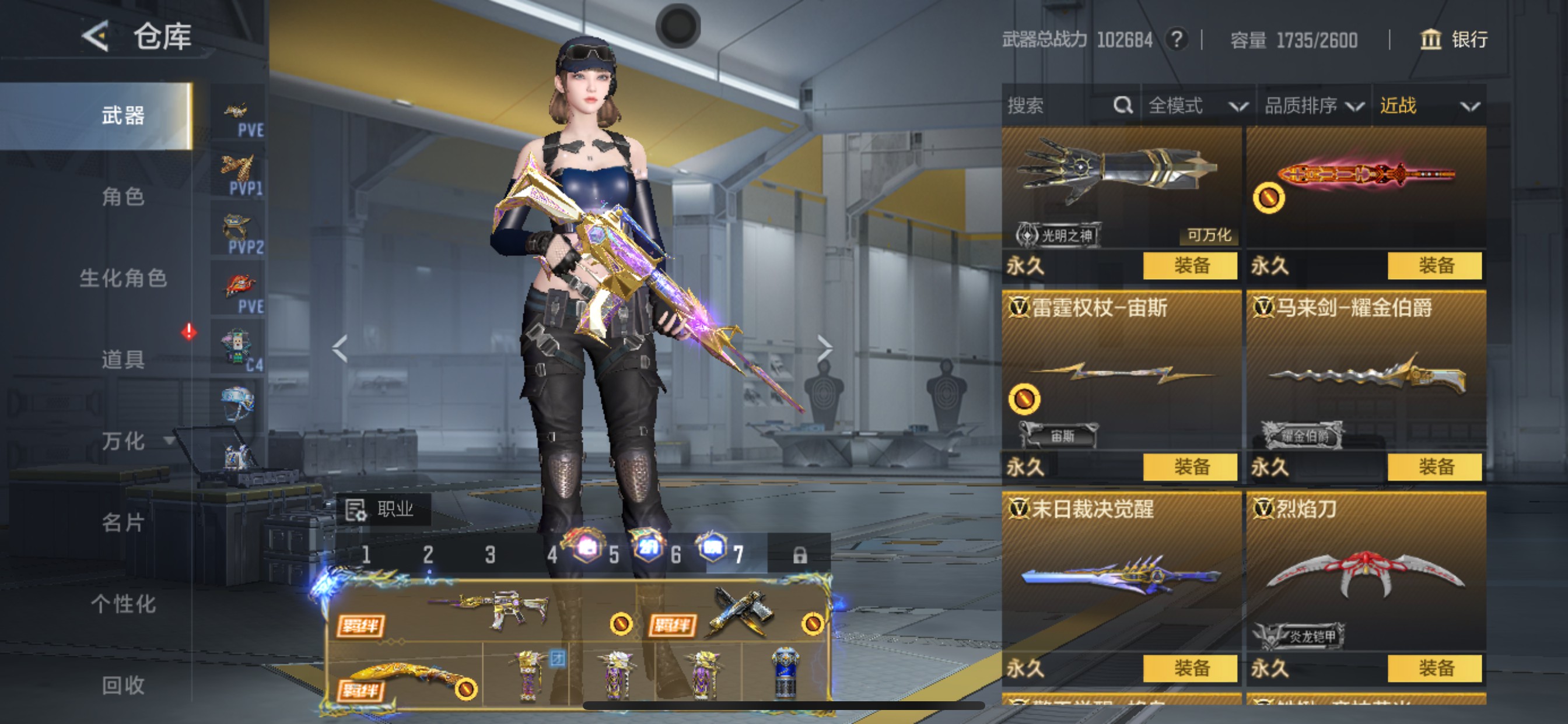Rotate to next character with right arrow

(x=824, y=348)
